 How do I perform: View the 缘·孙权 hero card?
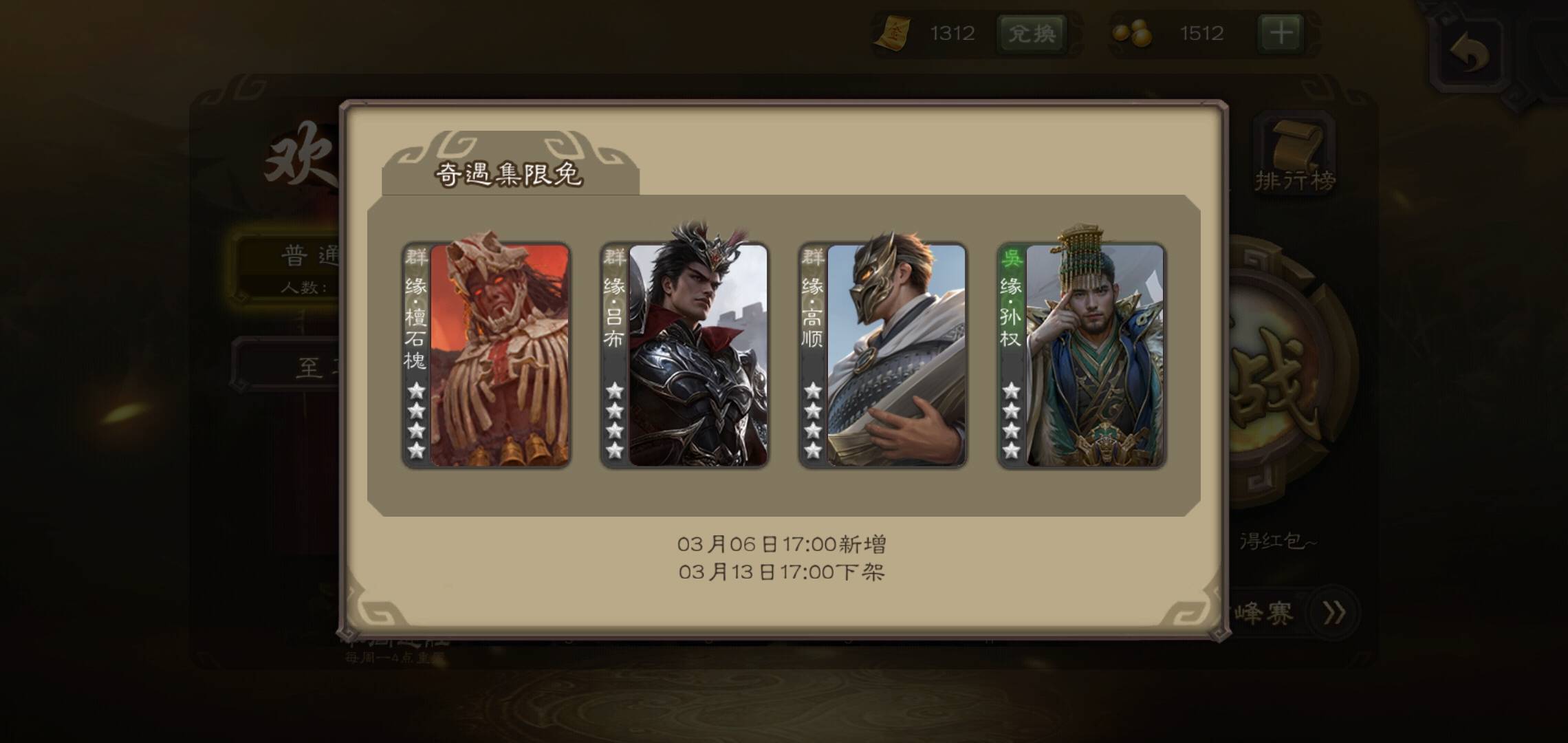coord(1081,355)
